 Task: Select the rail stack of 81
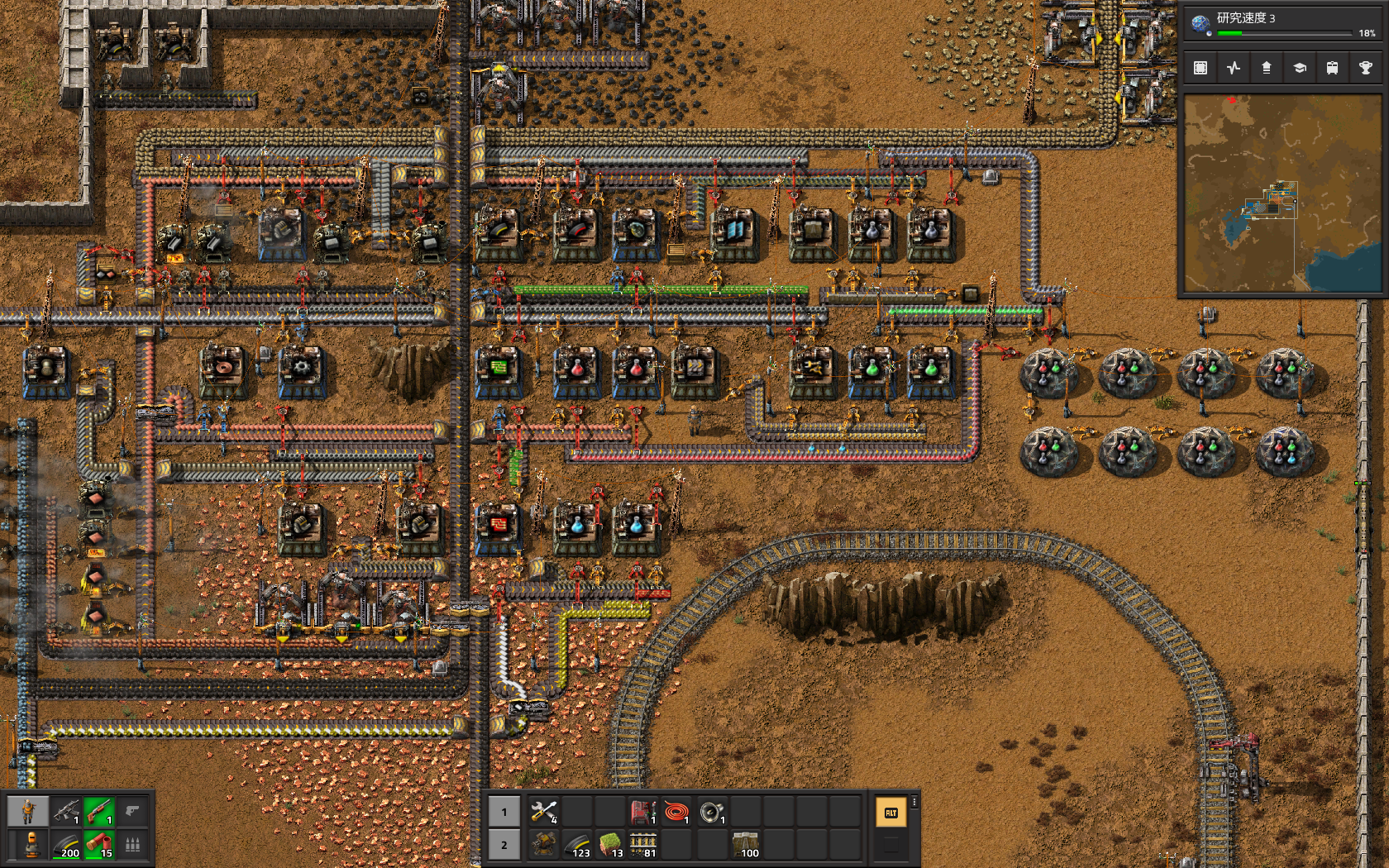point(643,845)
